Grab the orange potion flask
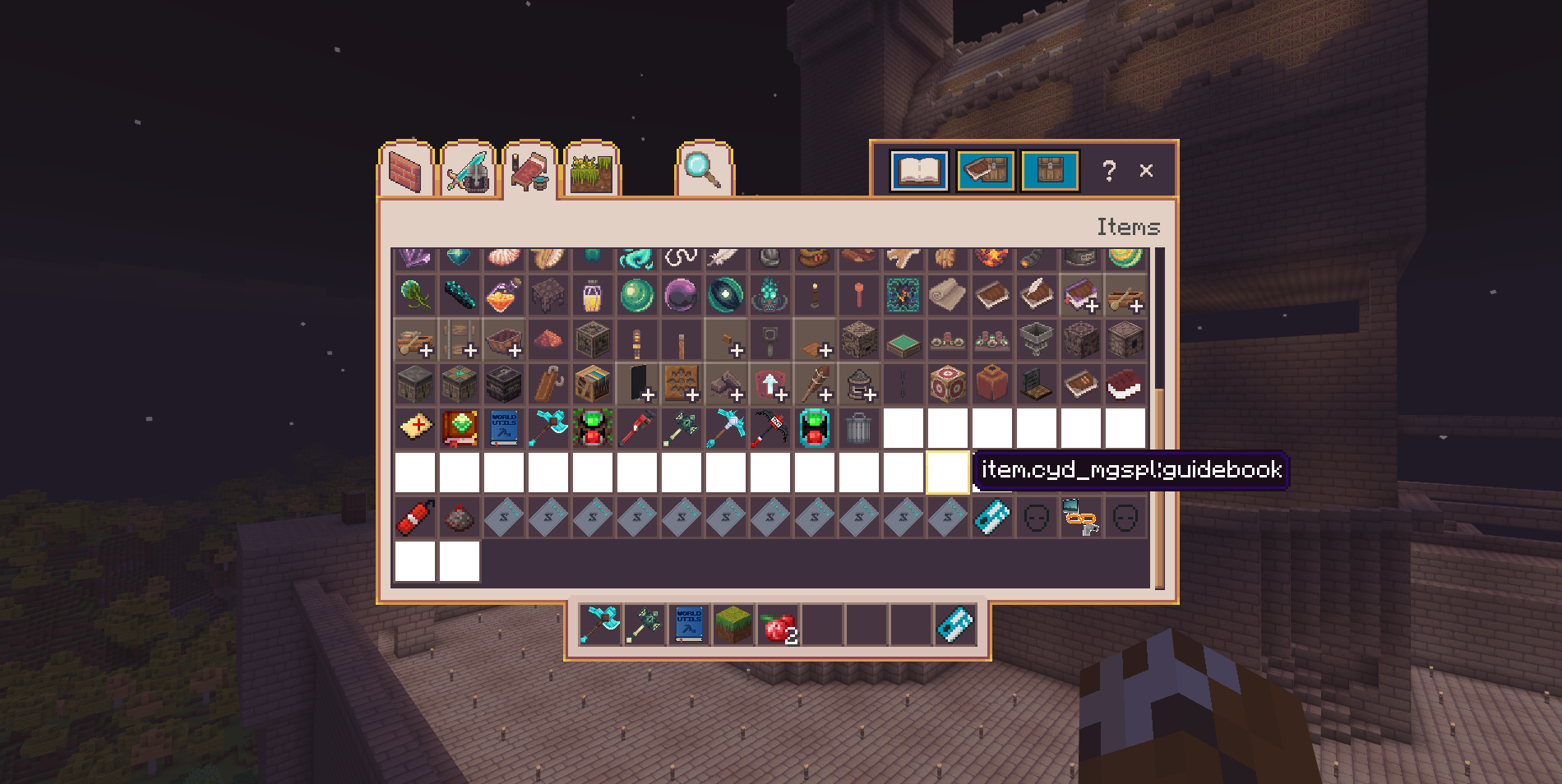Screen dimensions: 1562x784 (x=504, y=295)
